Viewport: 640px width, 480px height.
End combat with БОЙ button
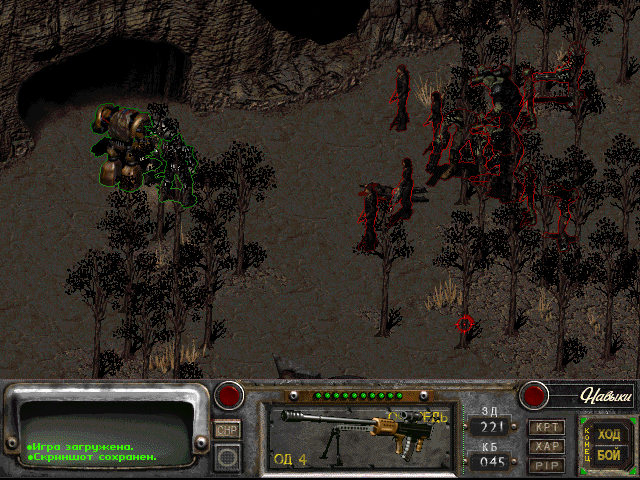pos(609,455)
